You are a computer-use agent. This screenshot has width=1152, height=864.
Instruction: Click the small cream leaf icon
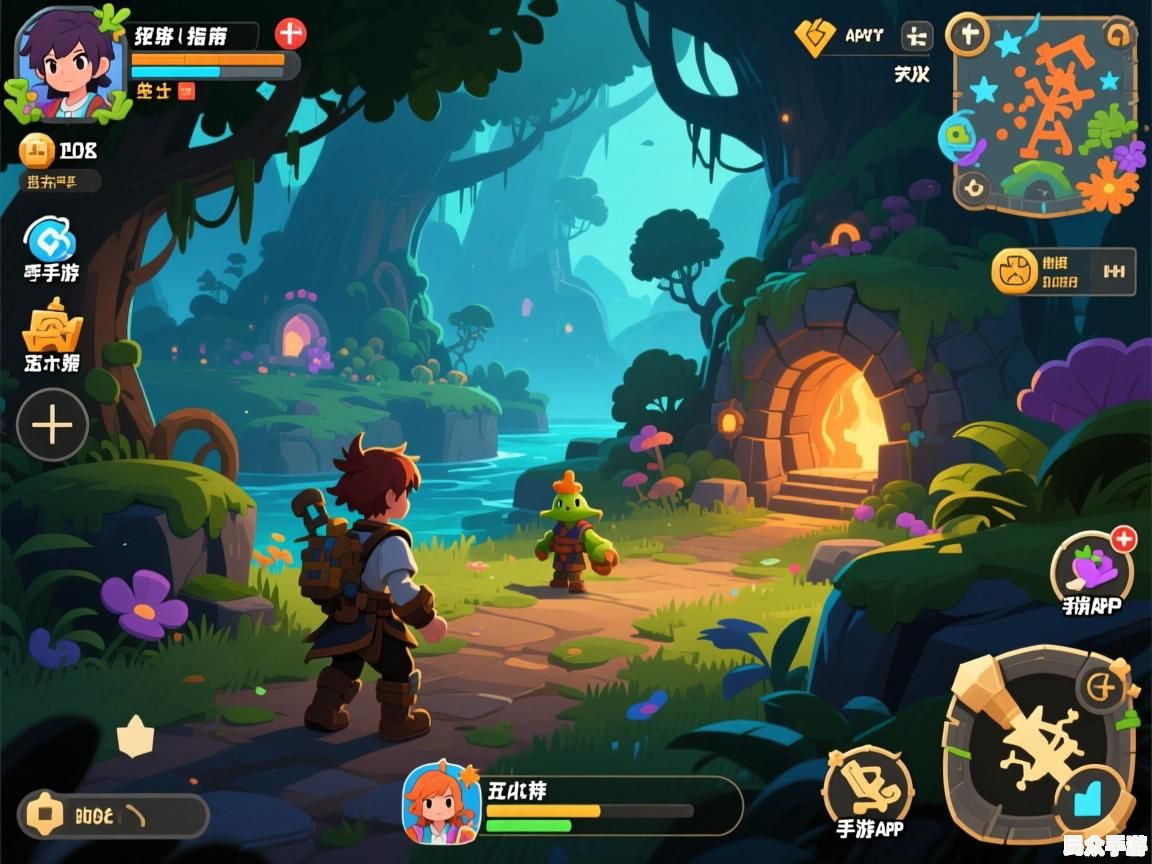[135, 736]
